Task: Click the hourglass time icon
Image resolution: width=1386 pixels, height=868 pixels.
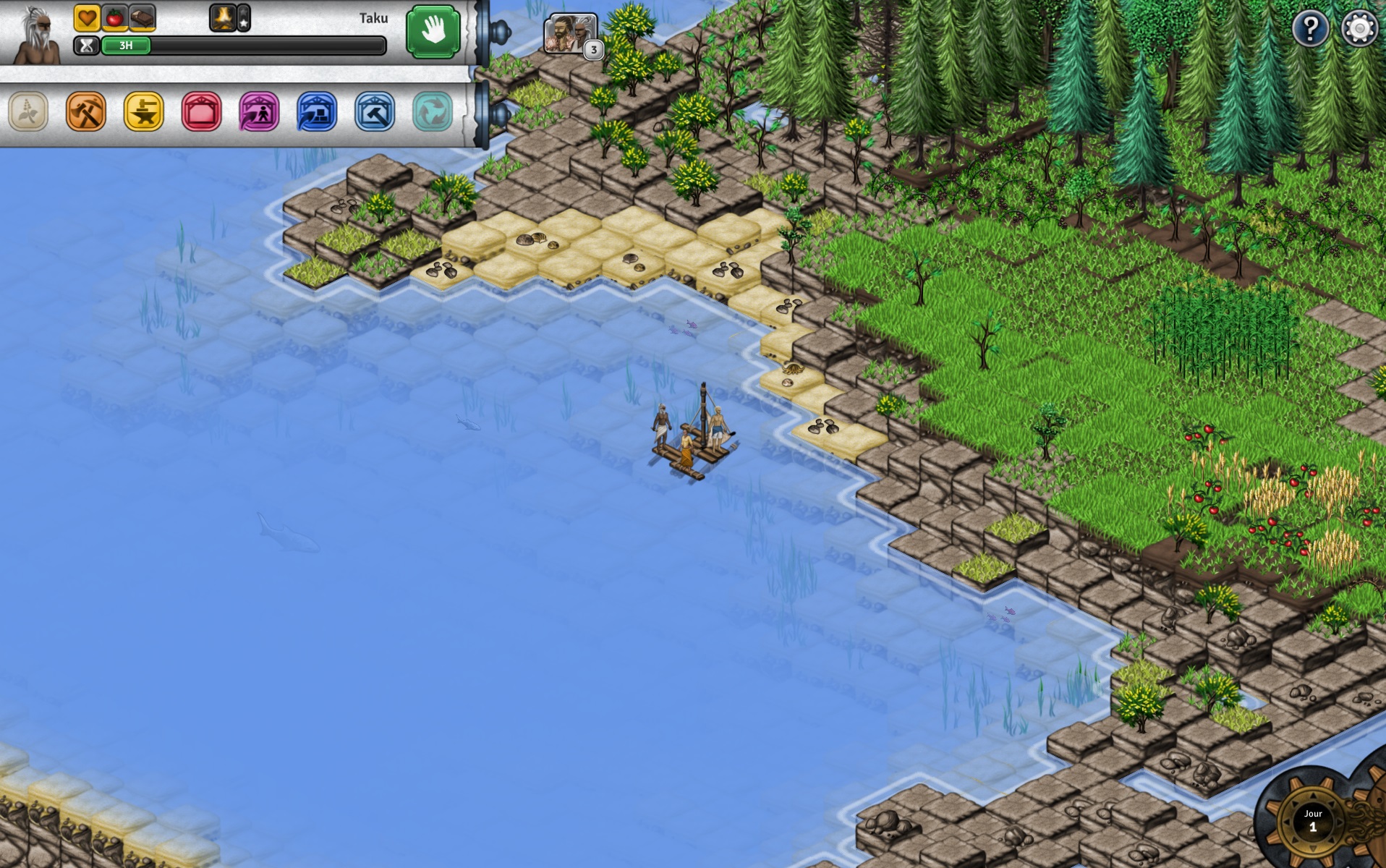Action: tap(86, 46)
